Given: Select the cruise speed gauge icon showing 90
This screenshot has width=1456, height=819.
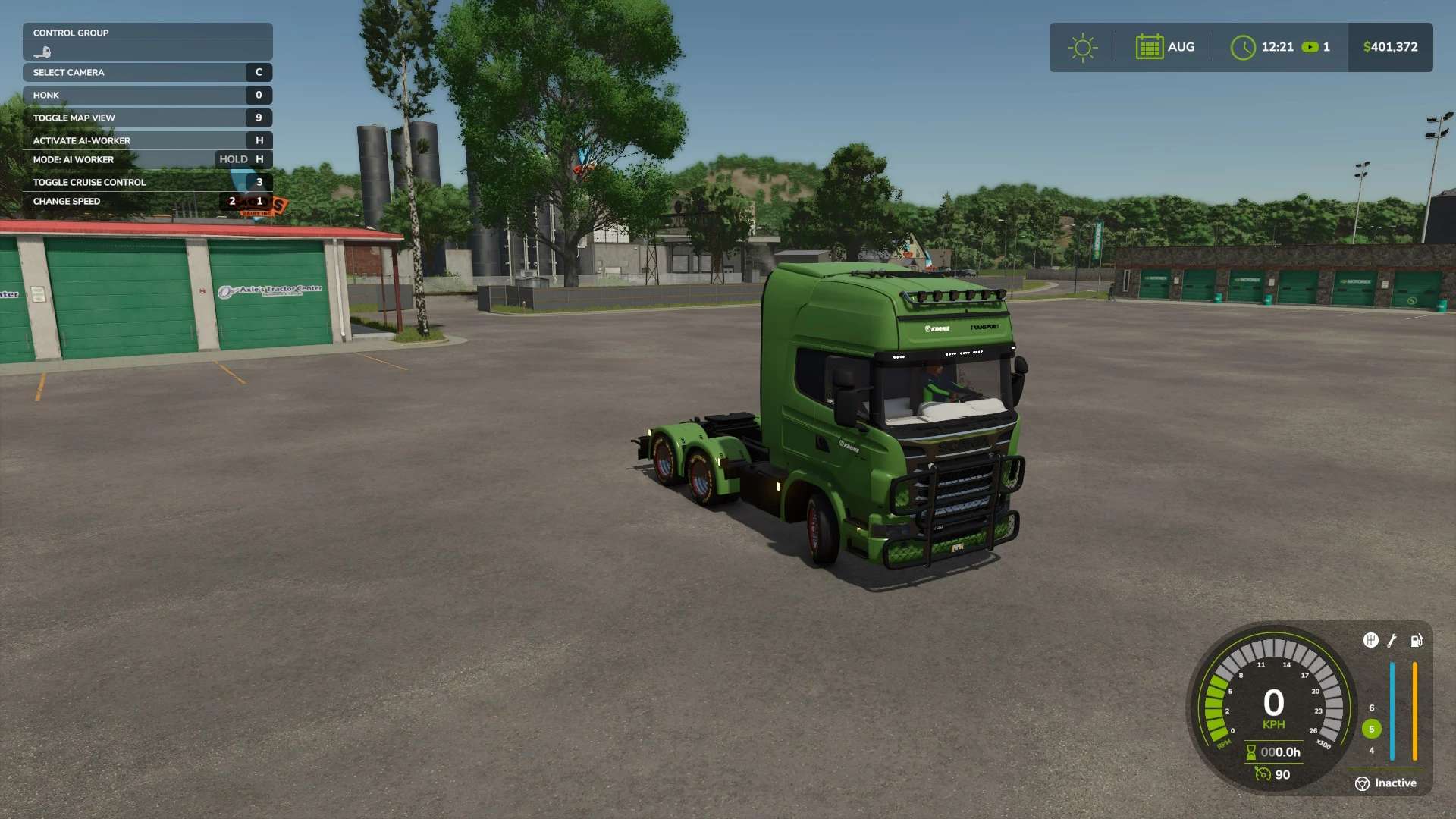Looking at the screenshot, I should point(1263,774).
